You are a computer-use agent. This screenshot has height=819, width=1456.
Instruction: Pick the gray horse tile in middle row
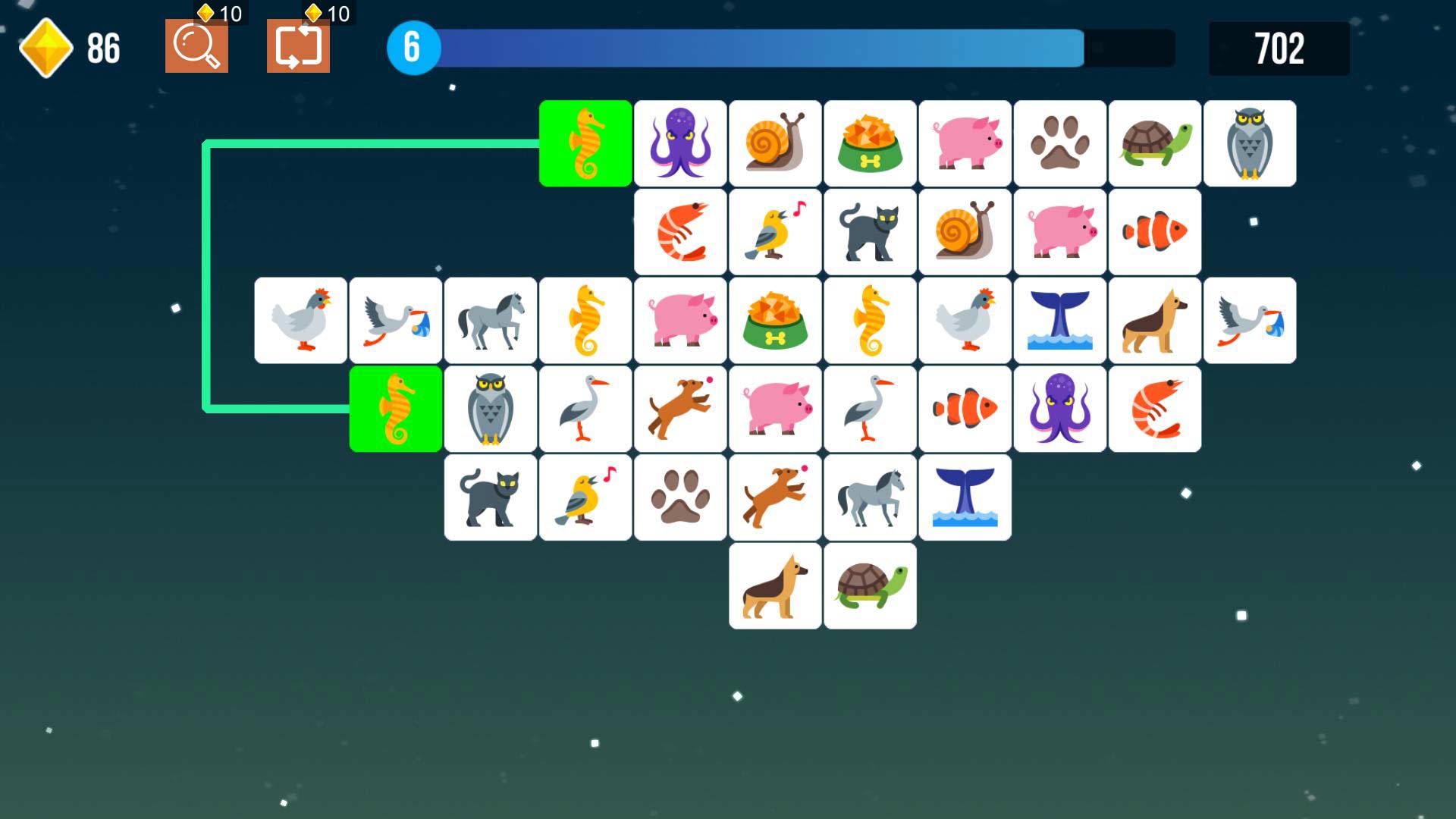[x=490, y=319]
